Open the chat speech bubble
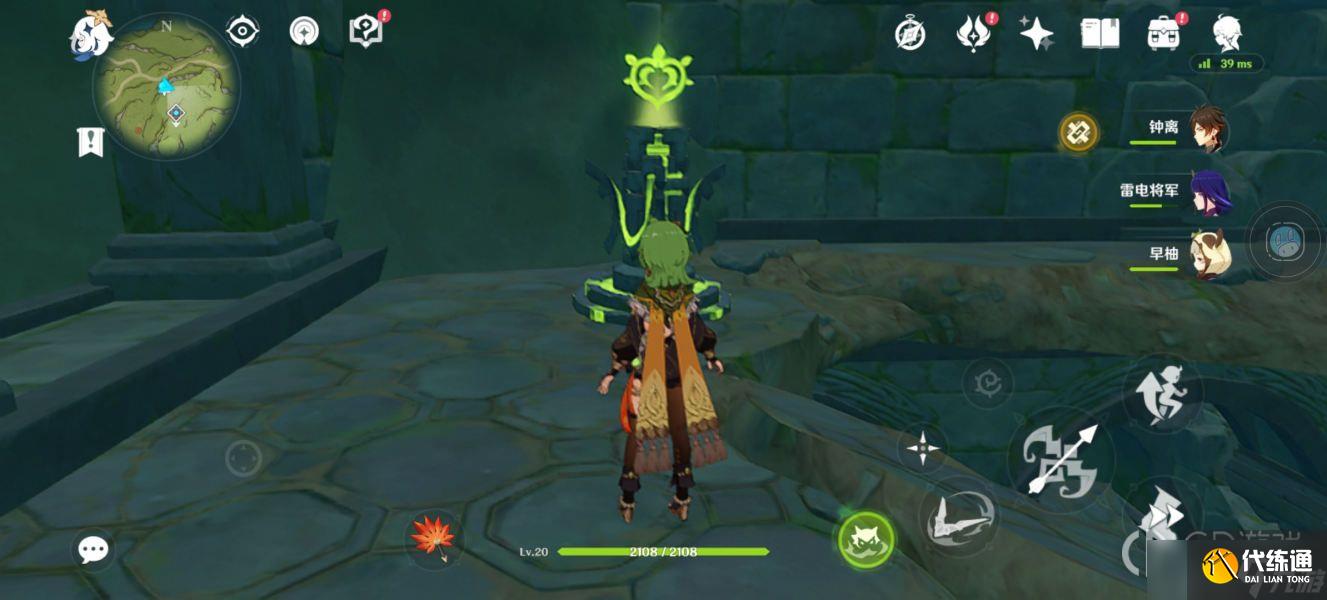The width and height of the screenshot is (1327, 600). point(94,549)
